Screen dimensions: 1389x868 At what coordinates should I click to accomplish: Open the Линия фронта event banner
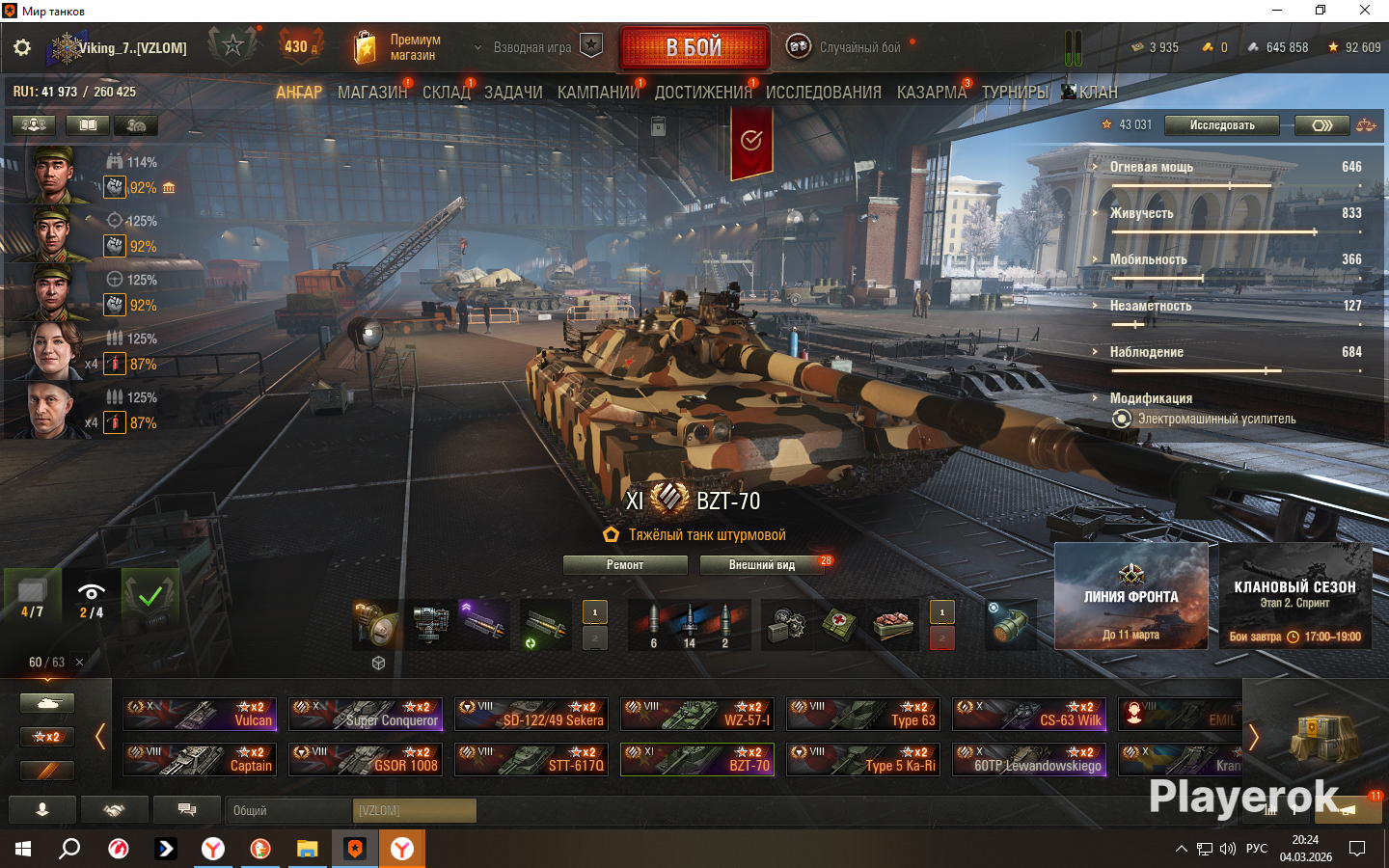[1130, 596]
